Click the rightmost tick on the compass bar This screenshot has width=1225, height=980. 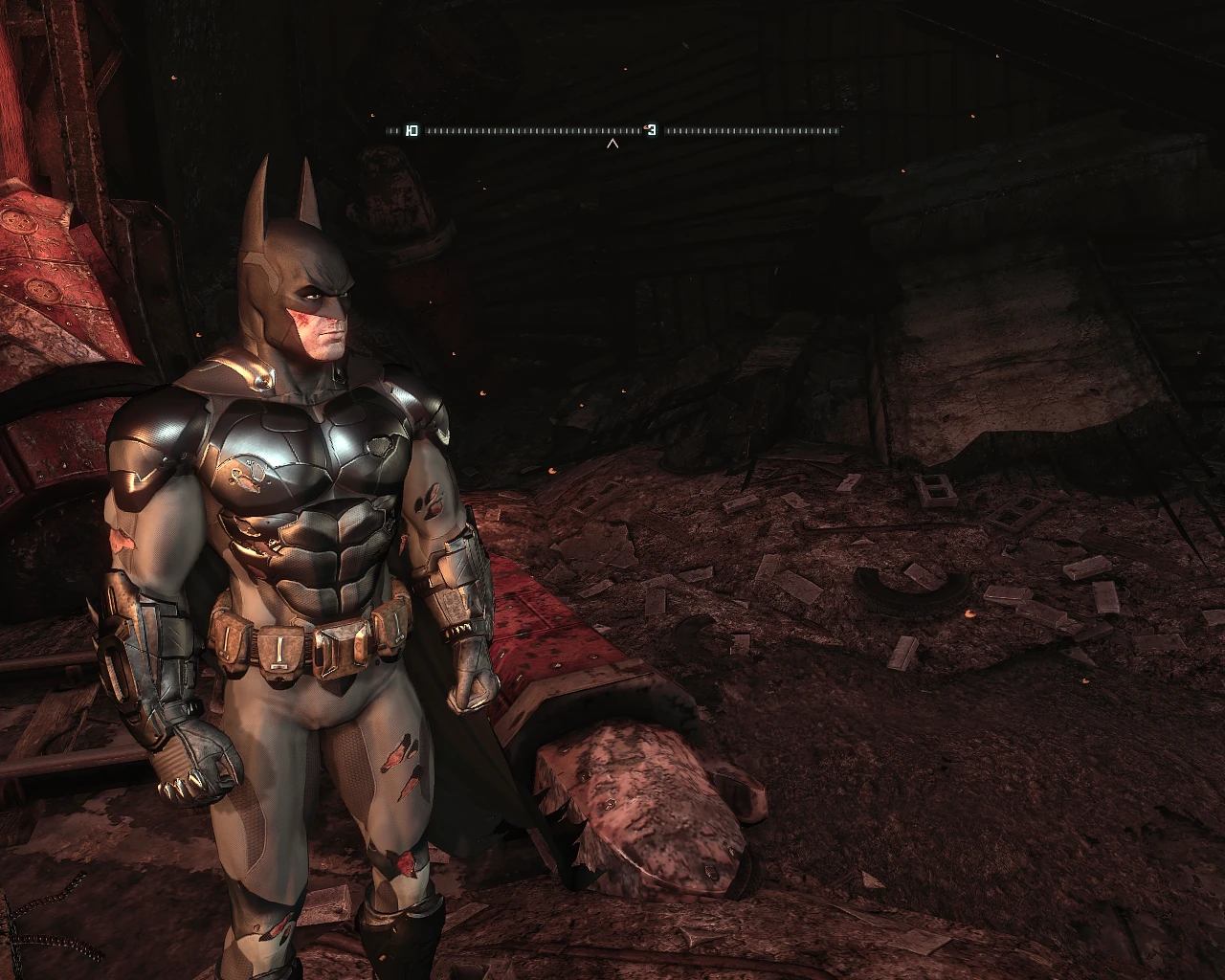click(838, 129)
